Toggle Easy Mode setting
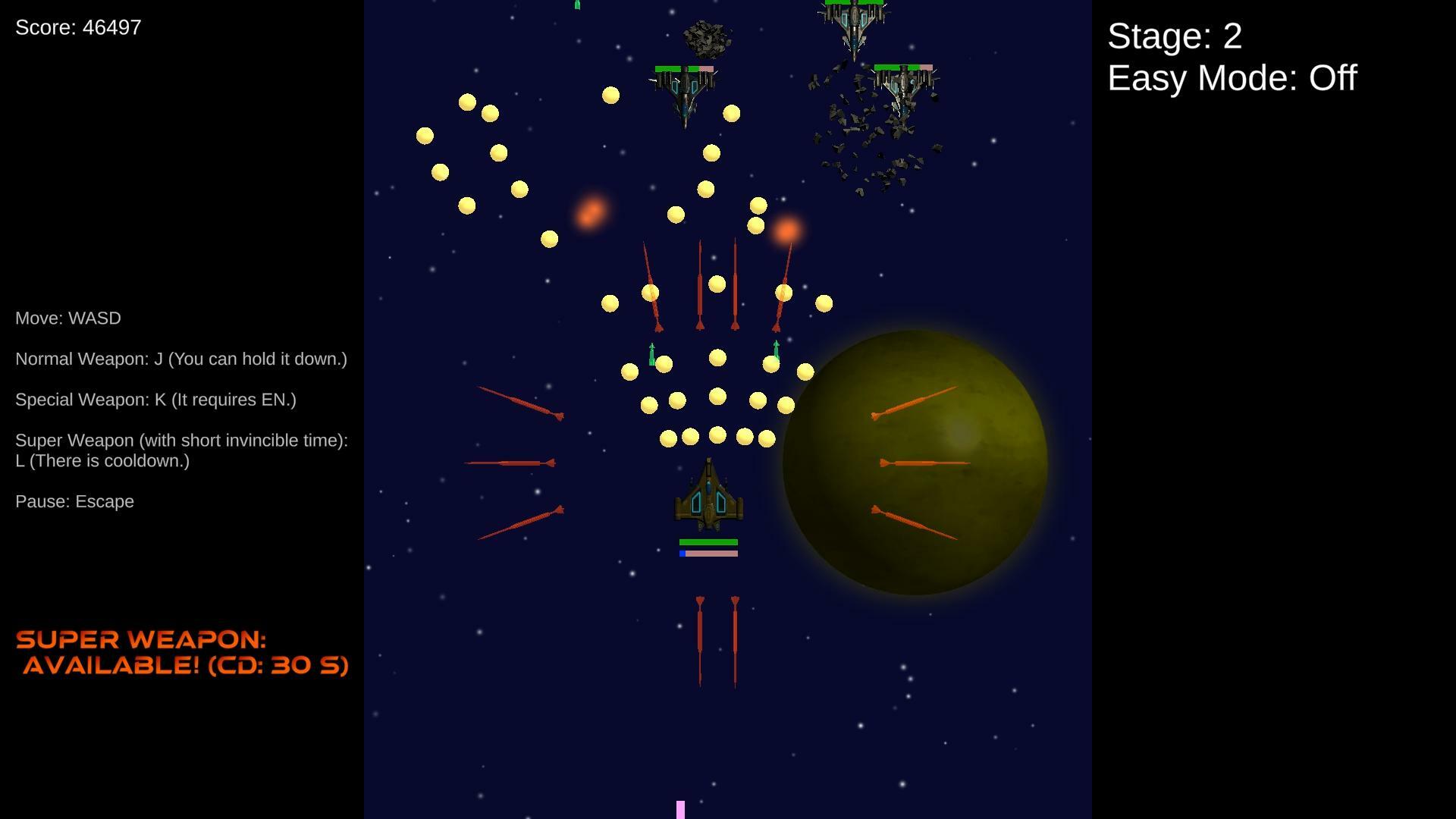 pyautogui.click(x=1231, y=78)
